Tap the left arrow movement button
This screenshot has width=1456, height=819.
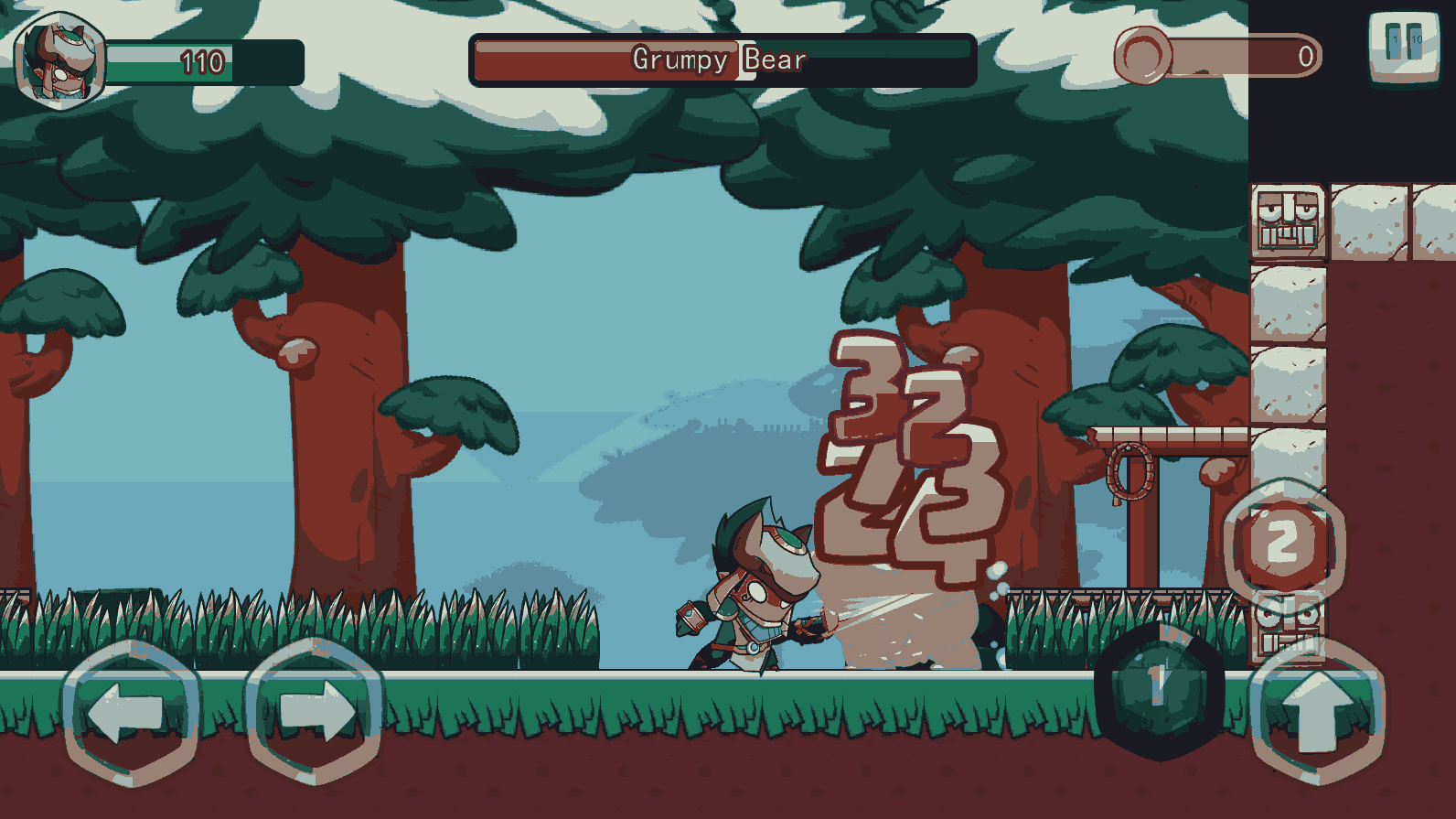(x=131, y=713)
